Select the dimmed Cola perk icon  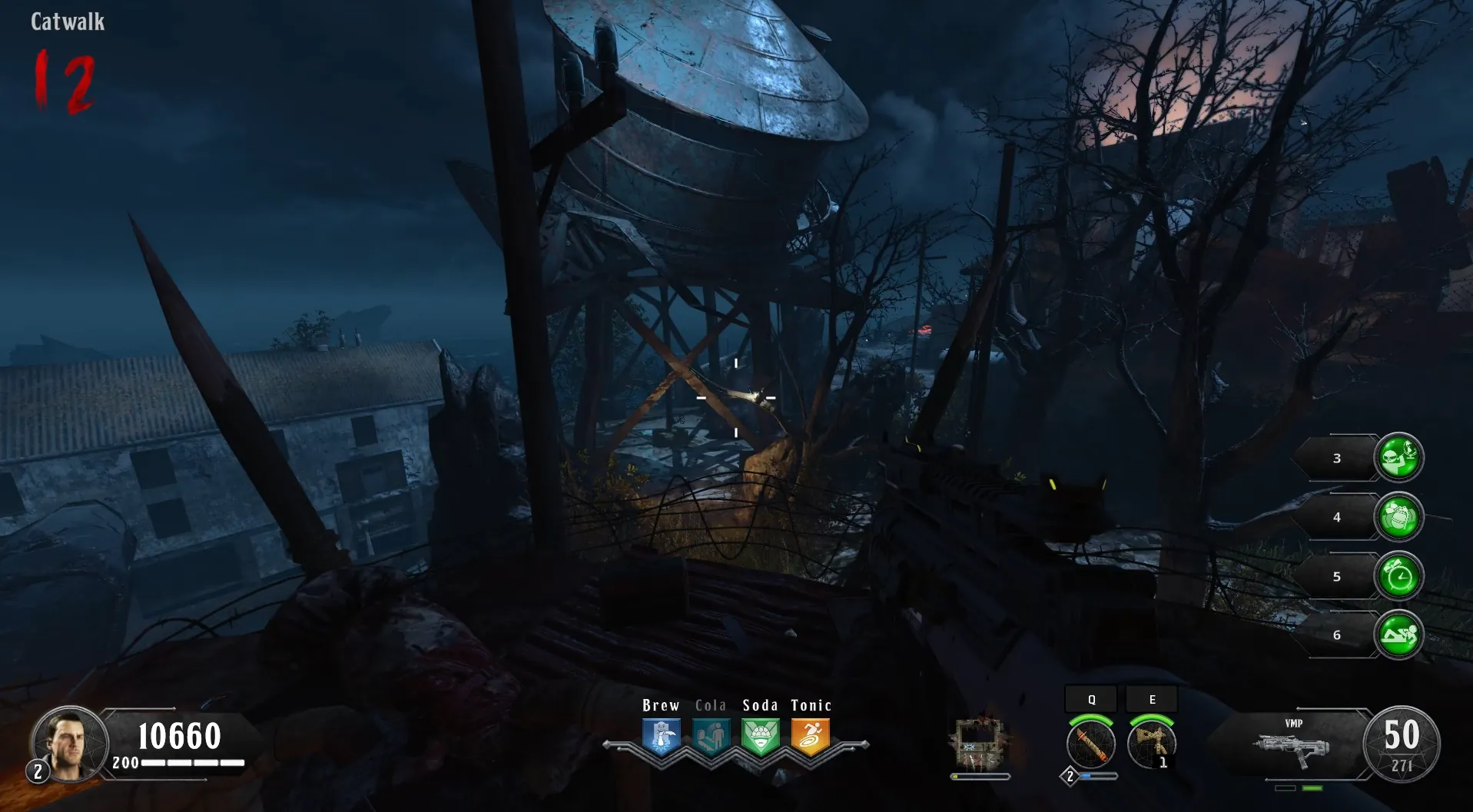[x=711, y=736]
